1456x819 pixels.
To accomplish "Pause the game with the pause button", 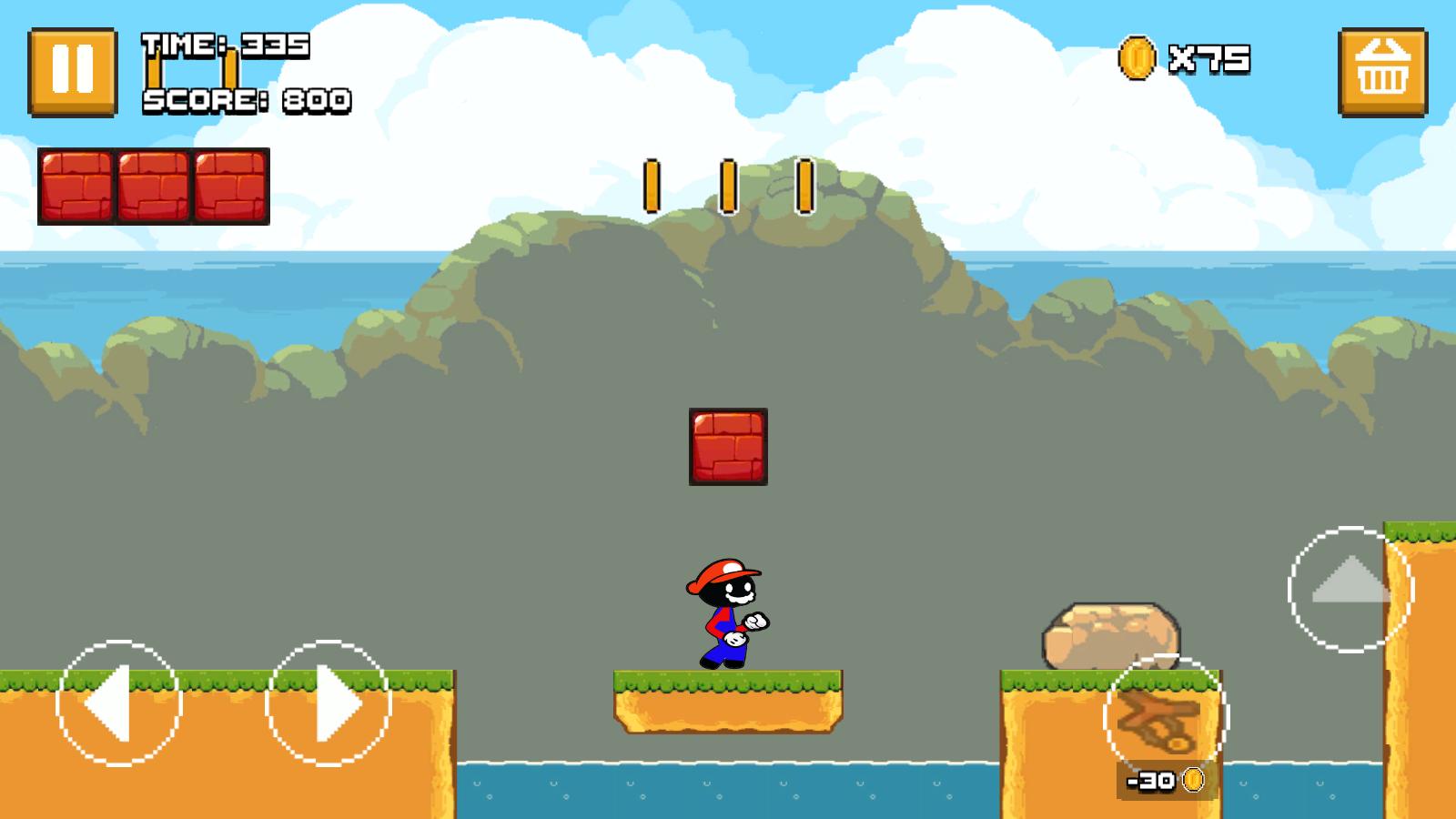I will pyautogui.click(x=73, y=72).
